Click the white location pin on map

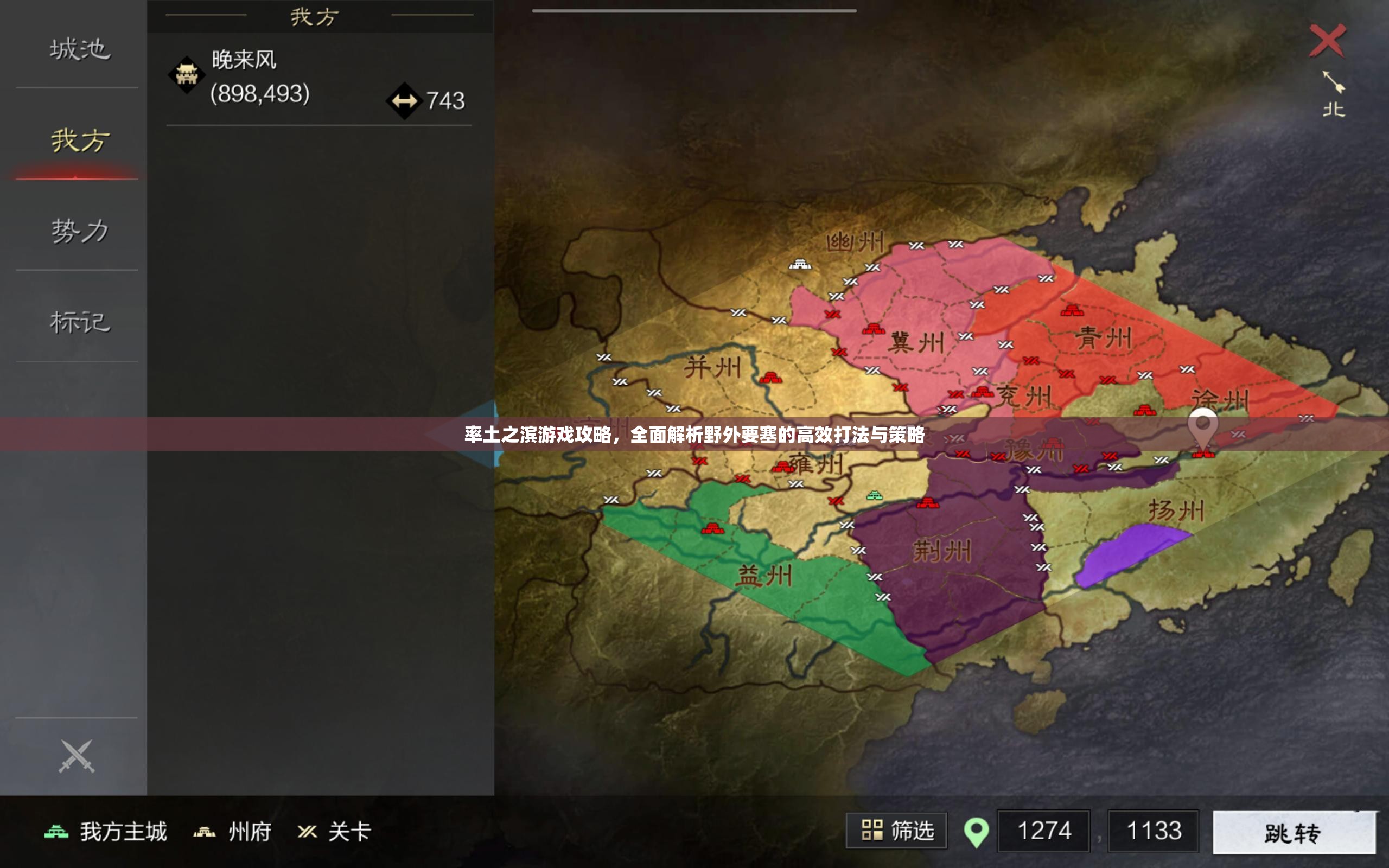pyautogui.click(x=1202, y=427)
